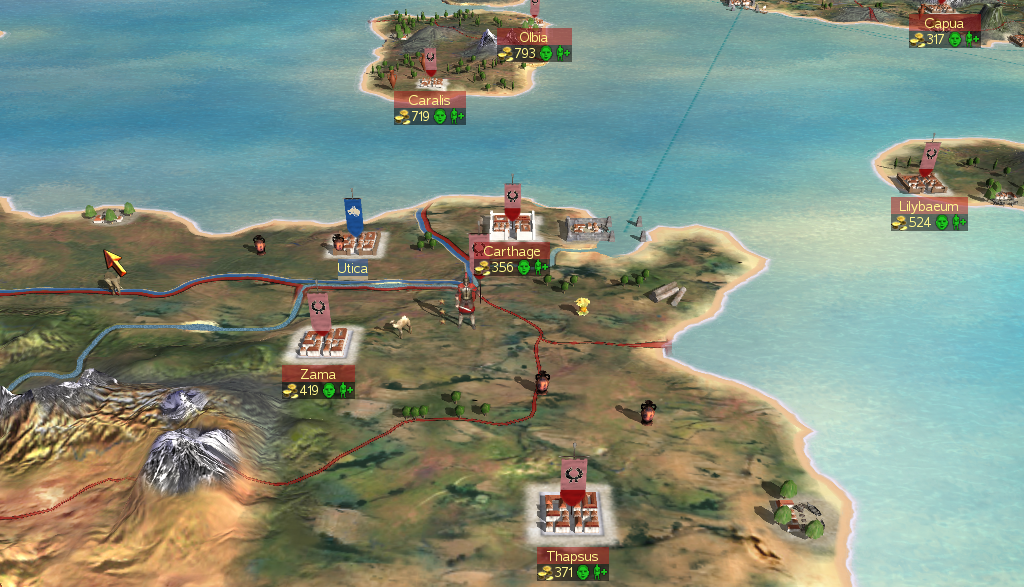Screen dimensions: 1024x587
Task: Open the Caralis settlement label
Action: click(429, 101)
